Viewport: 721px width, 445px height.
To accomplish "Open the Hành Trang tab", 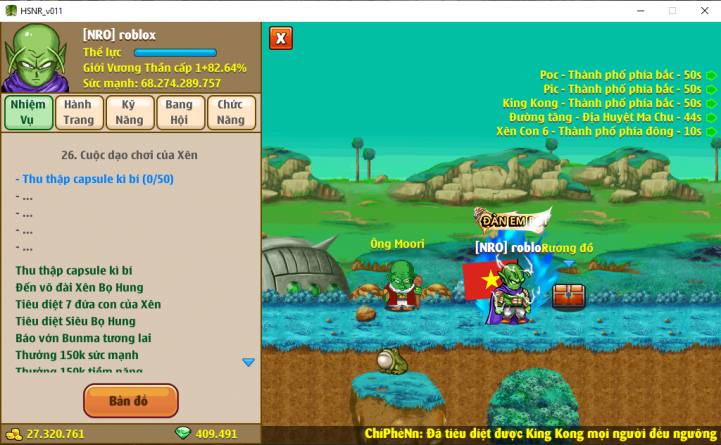I will click(x=79, y=112).
